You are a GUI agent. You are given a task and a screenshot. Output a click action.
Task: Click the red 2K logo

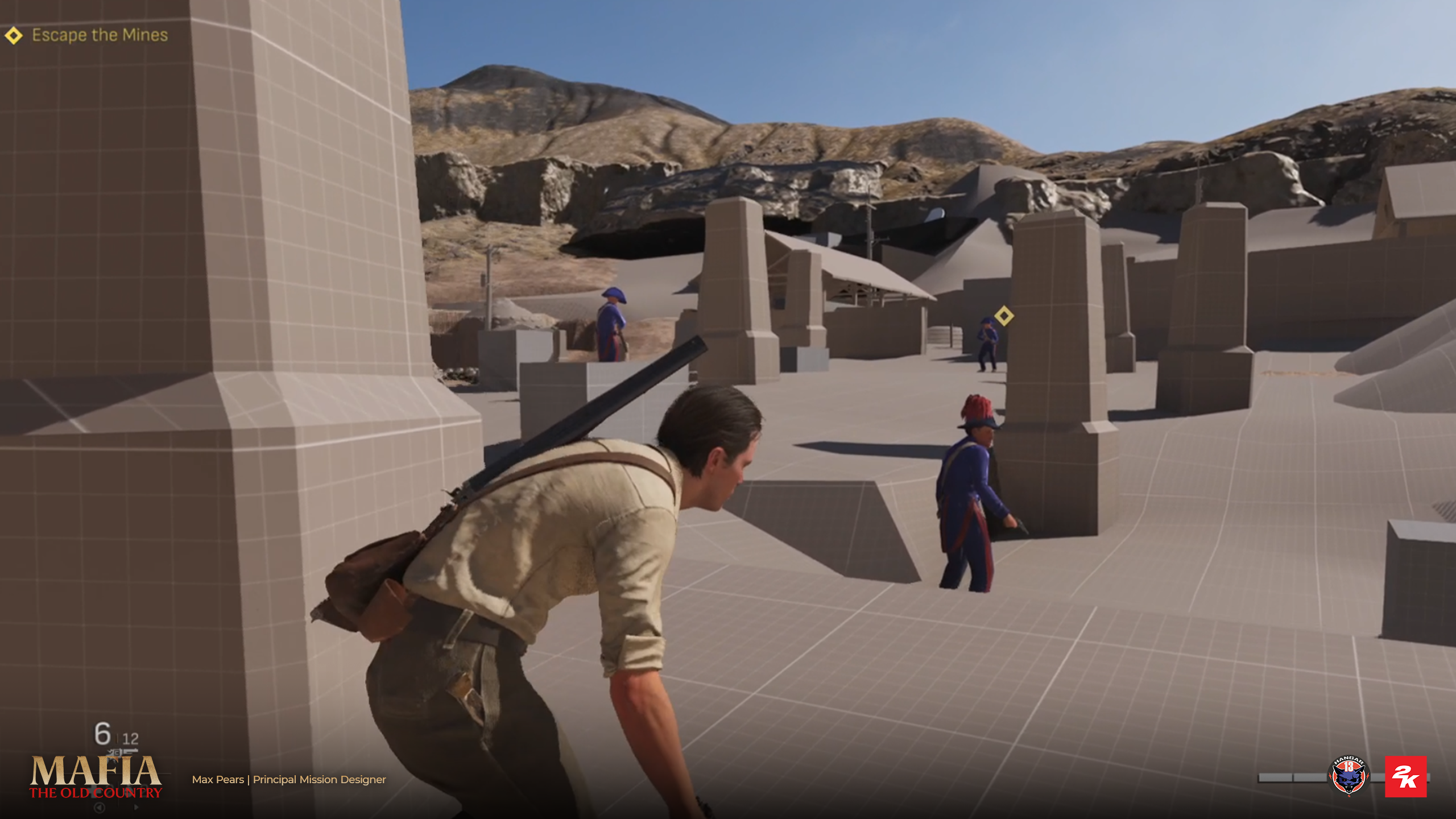click(1405, 776)
